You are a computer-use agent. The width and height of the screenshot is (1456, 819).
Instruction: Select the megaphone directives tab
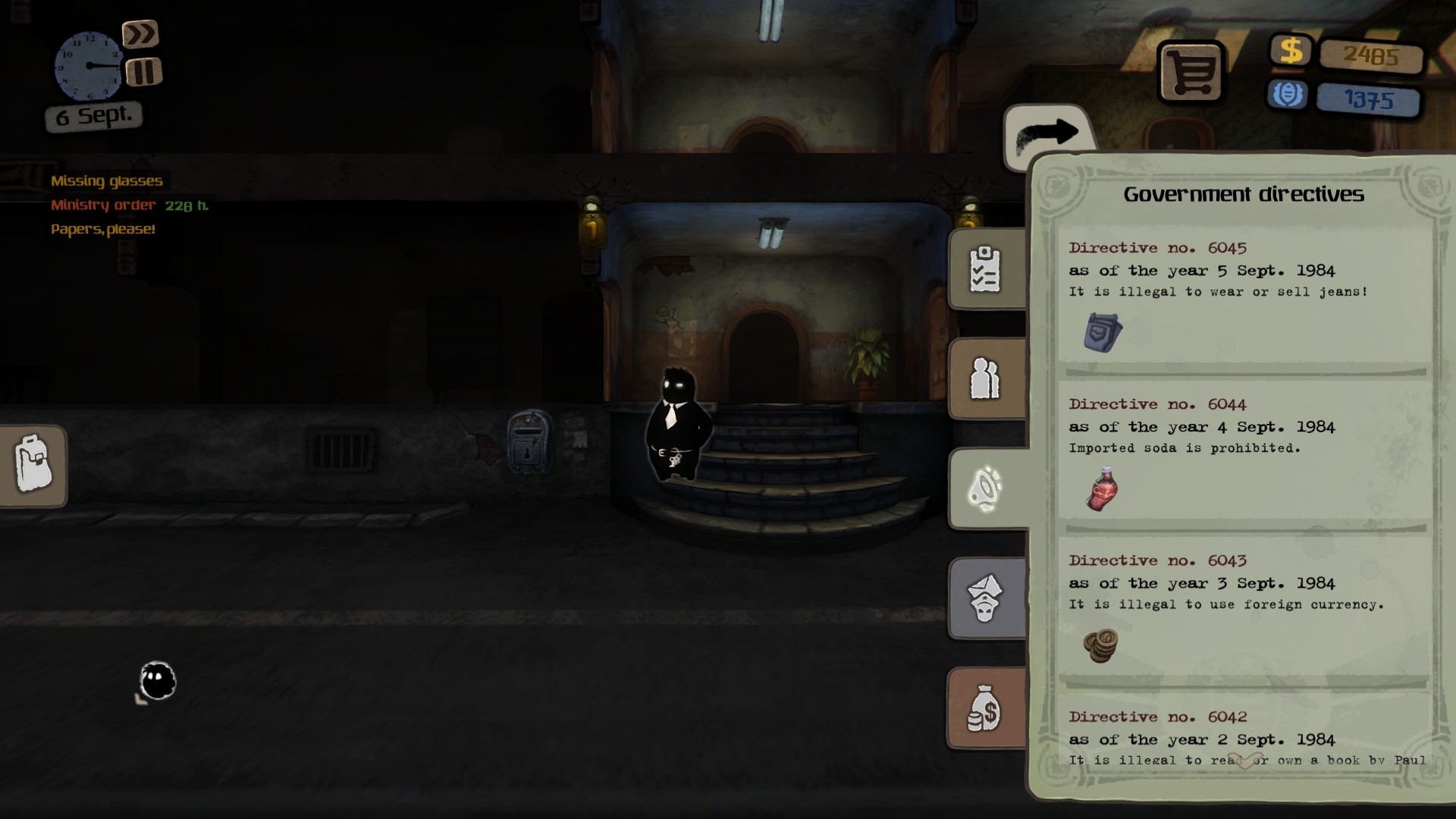pyautogui.click(x=986, y=488)
